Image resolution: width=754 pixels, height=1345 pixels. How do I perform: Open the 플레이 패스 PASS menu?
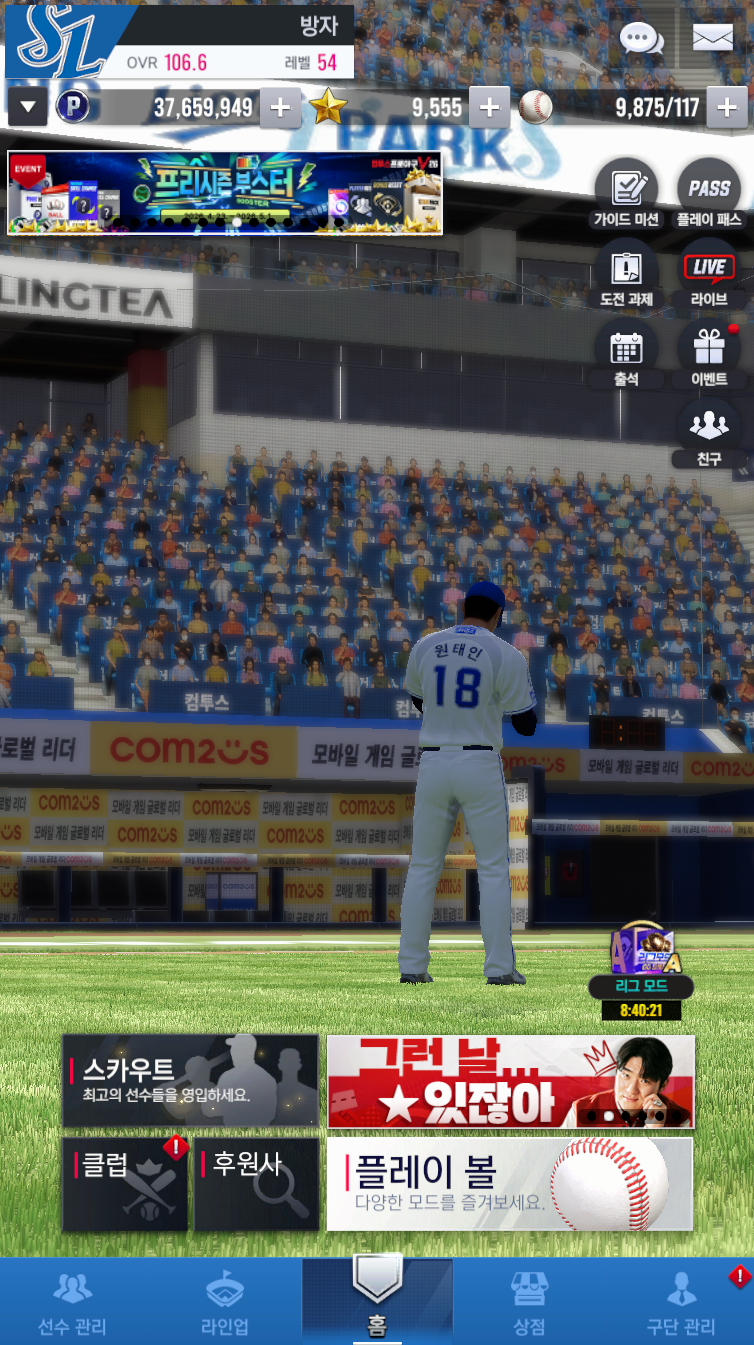click(x=709, y=194)
